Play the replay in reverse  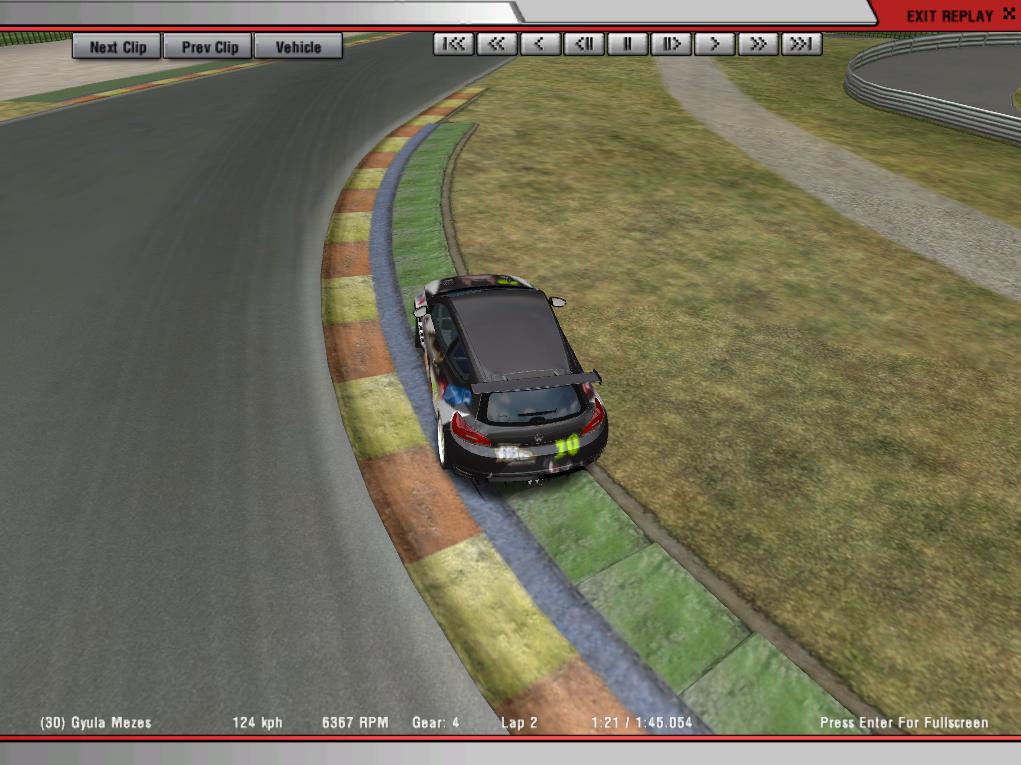pos(541,44)
